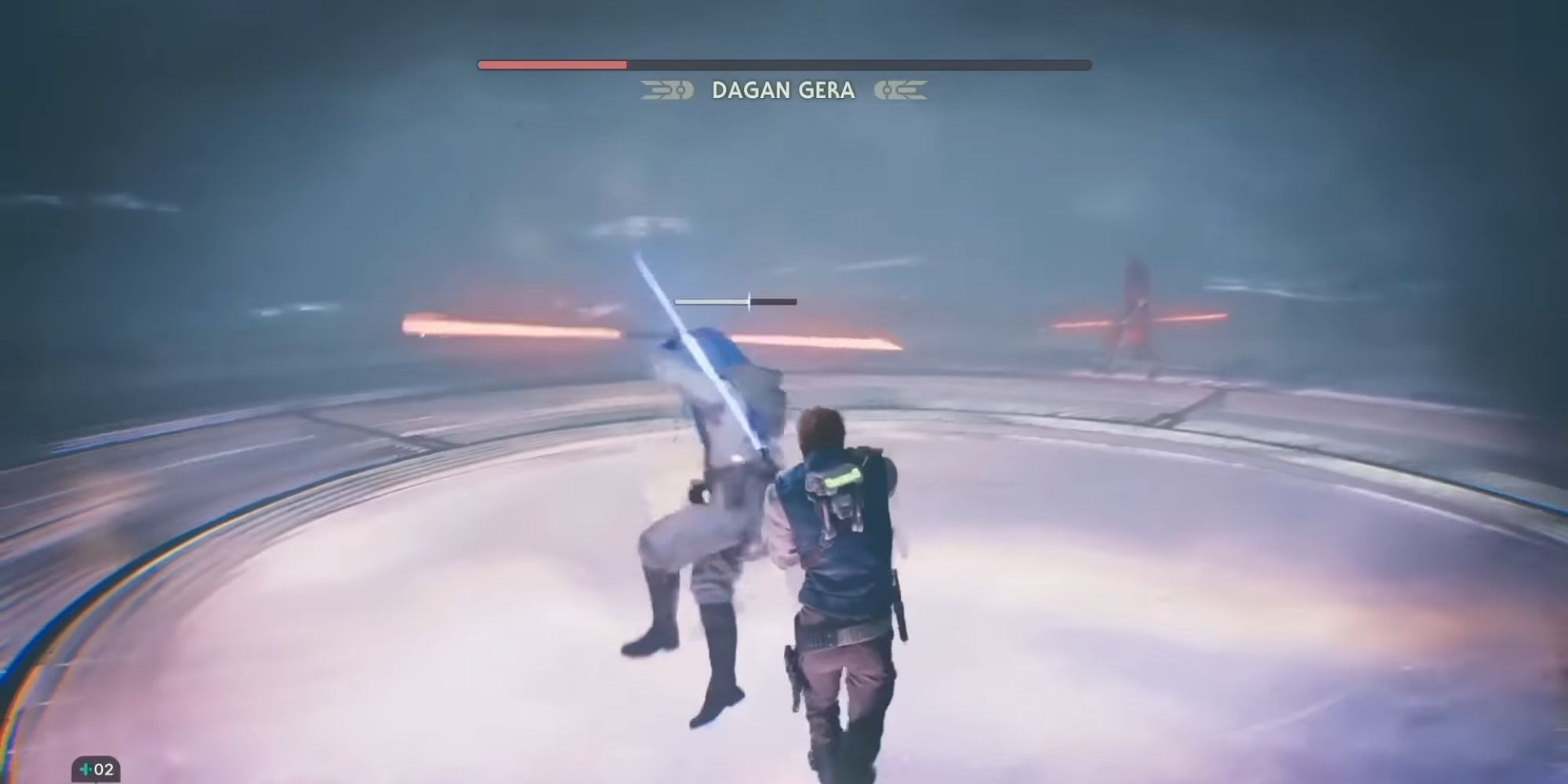
Task: Toggle the red segment of the boss health bar
Action: (x=549, y=62)
